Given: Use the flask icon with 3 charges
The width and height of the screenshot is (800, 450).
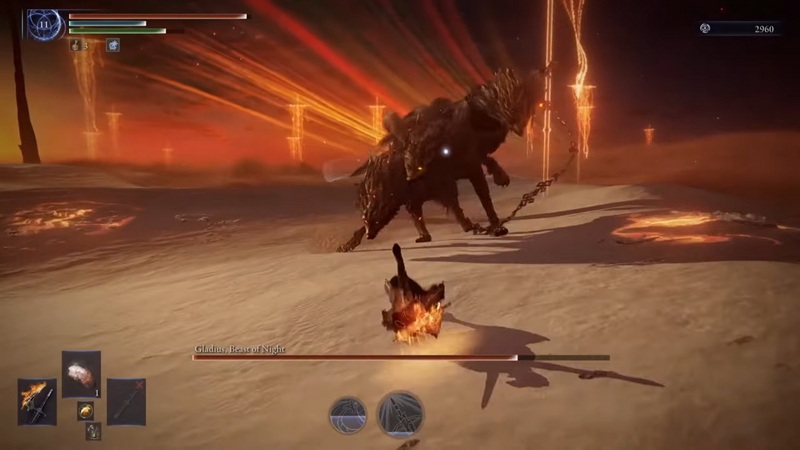Looking at the screenshot, I should [76, 45].
